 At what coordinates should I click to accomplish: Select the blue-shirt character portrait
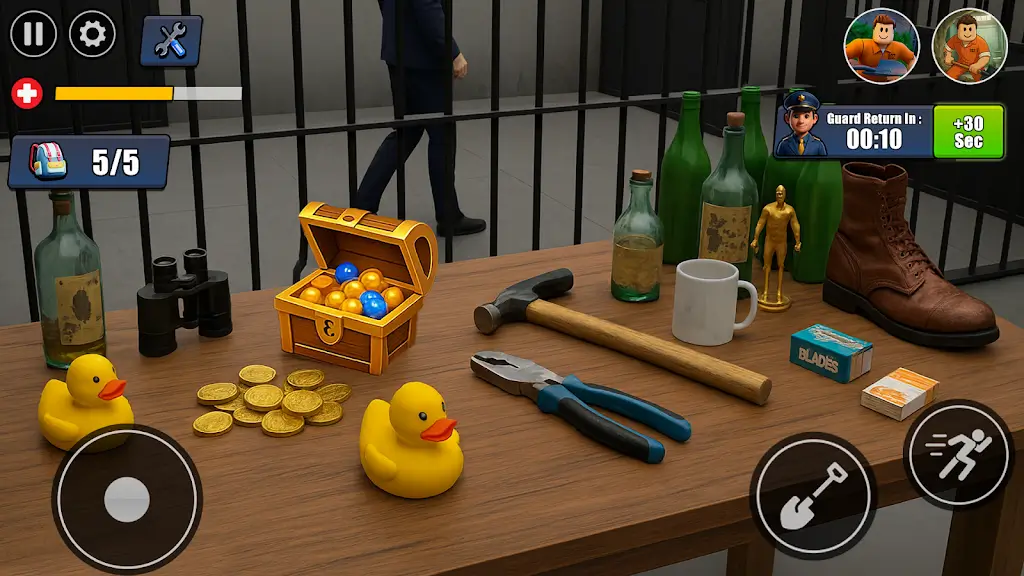click(x=881, y=46)
